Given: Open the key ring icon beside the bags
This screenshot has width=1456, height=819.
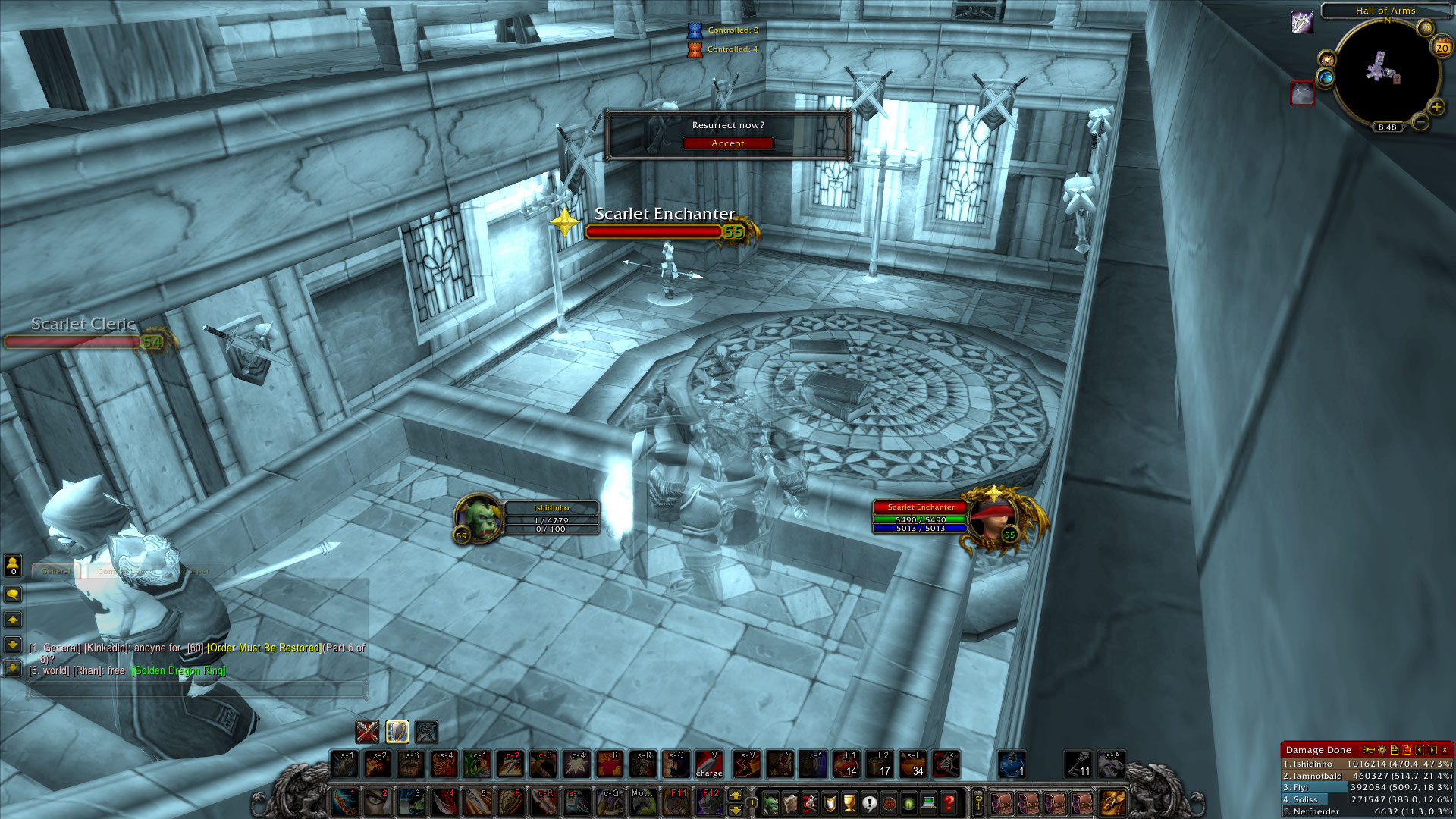Looking at the screenshot, I should coord(978,802).
